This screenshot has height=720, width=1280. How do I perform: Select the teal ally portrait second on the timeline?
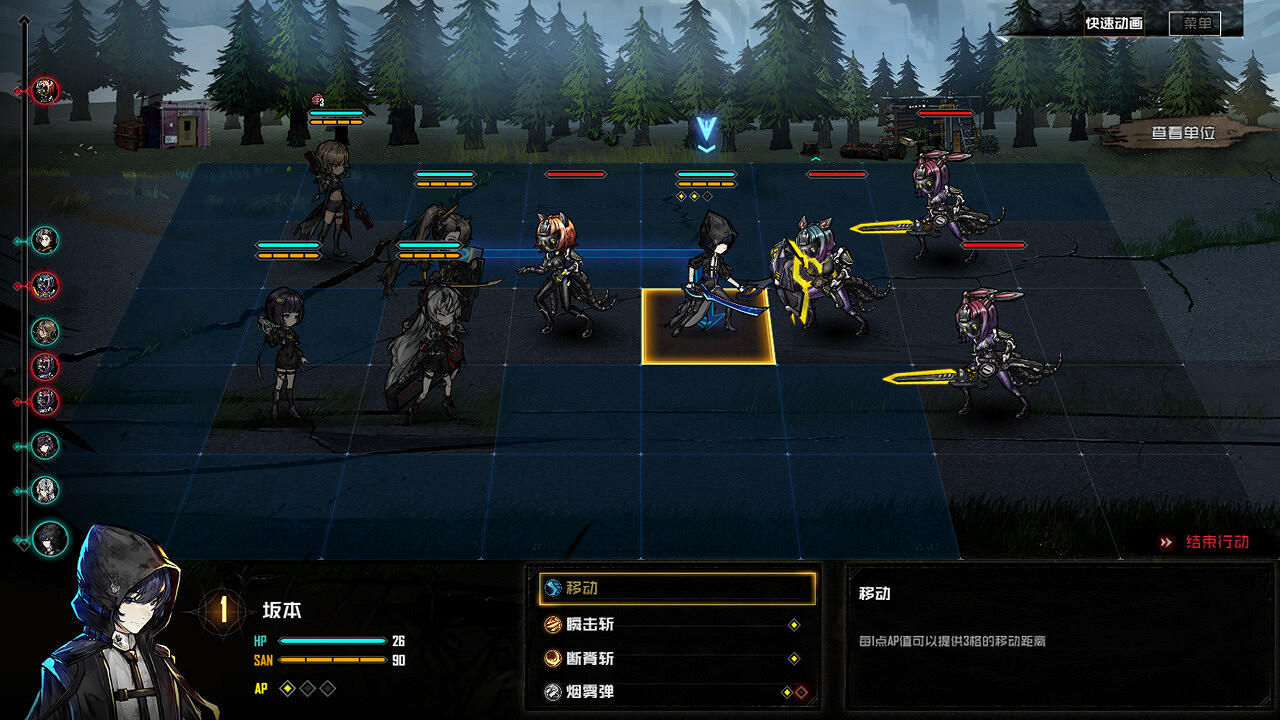click(x=44, y=241)
